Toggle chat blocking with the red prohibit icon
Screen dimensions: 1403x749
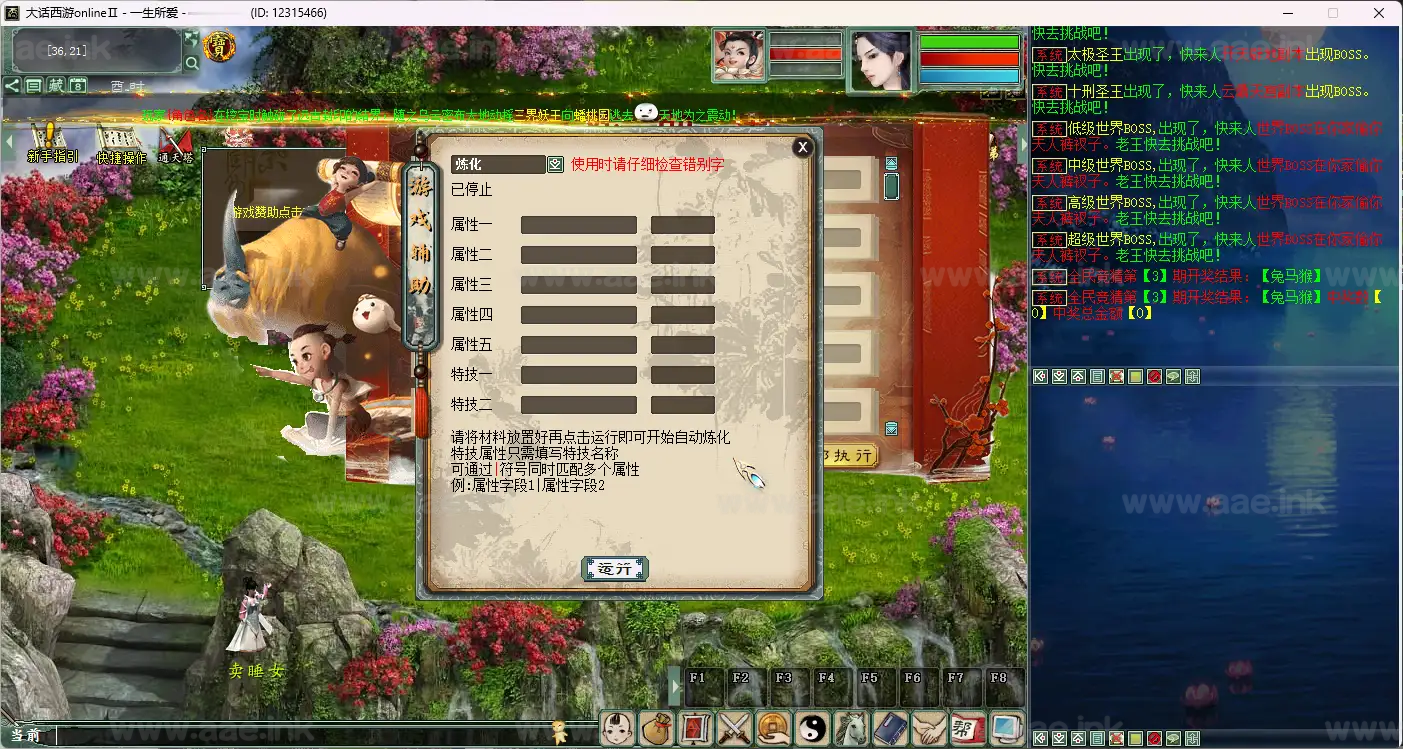(1152, 377)
